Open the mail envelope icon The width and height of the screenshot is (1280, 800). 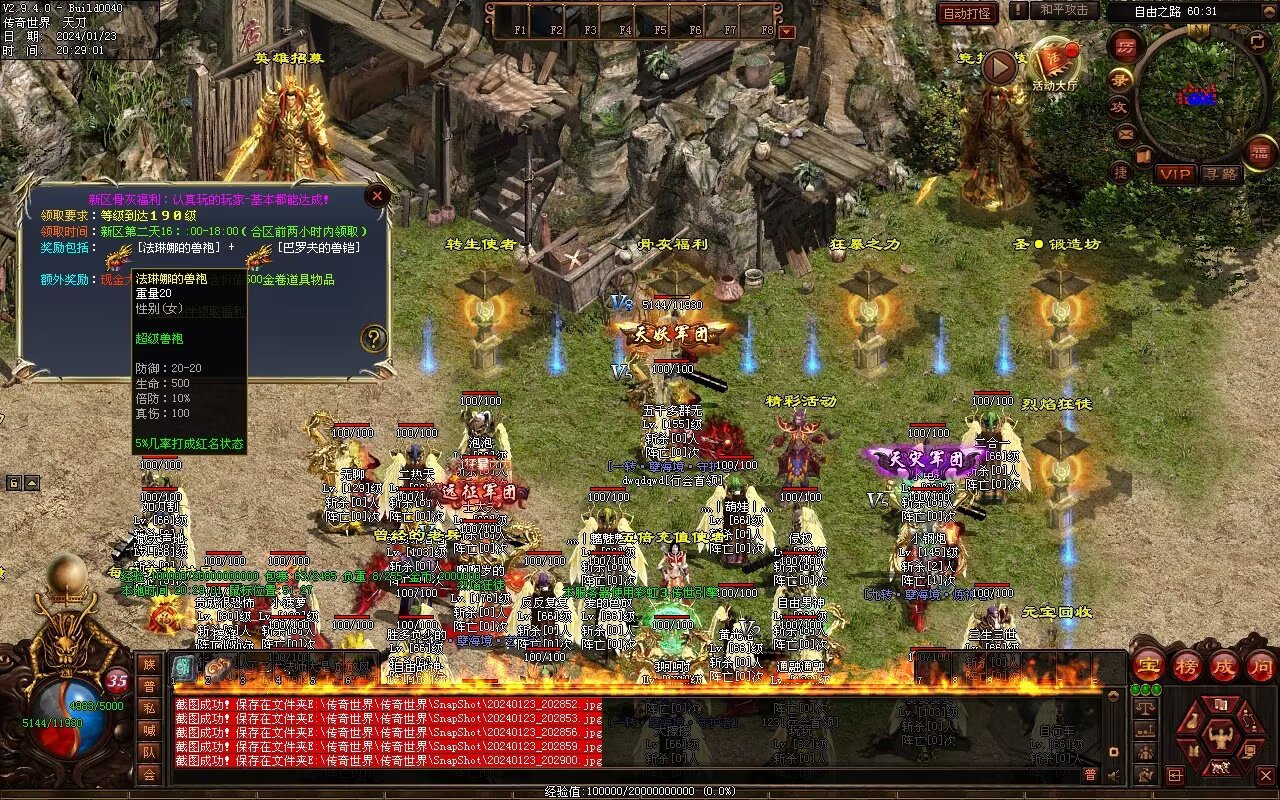click(1126, 133)
